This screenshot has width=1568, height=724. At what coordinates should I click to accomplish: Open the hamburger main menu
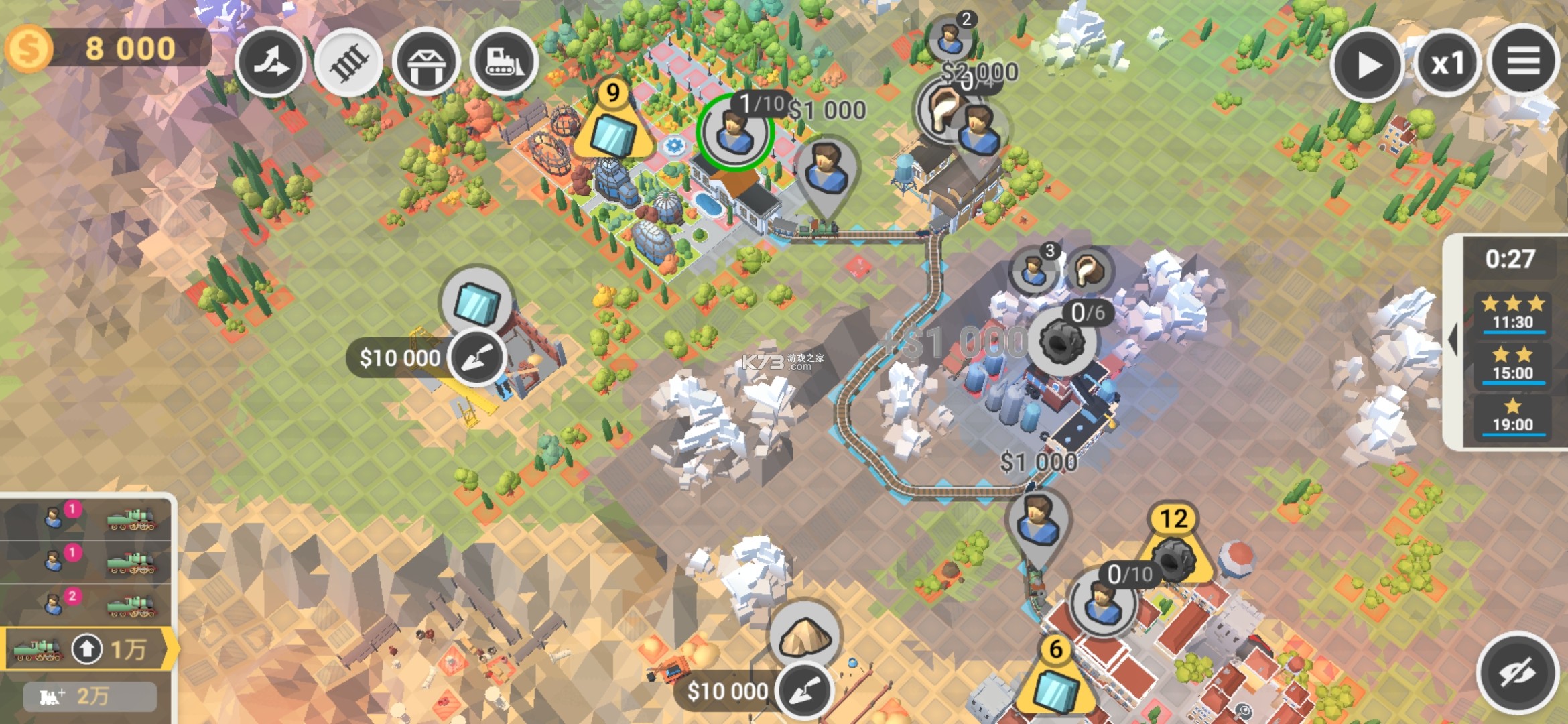[x=1523, y=63]
